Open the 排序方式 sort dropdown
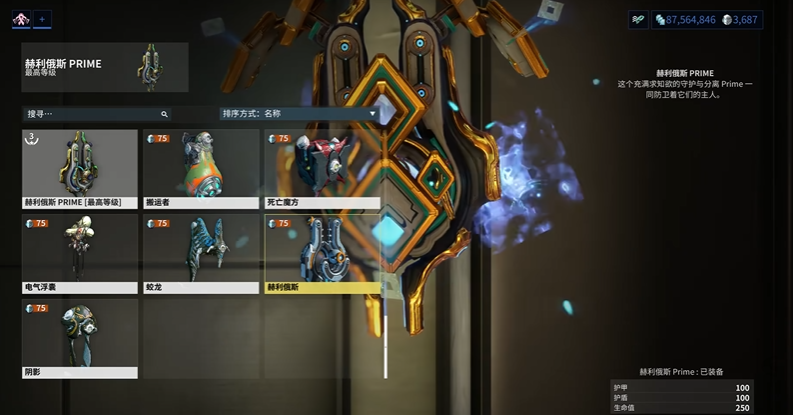The image size is (793, 415). 300,114
